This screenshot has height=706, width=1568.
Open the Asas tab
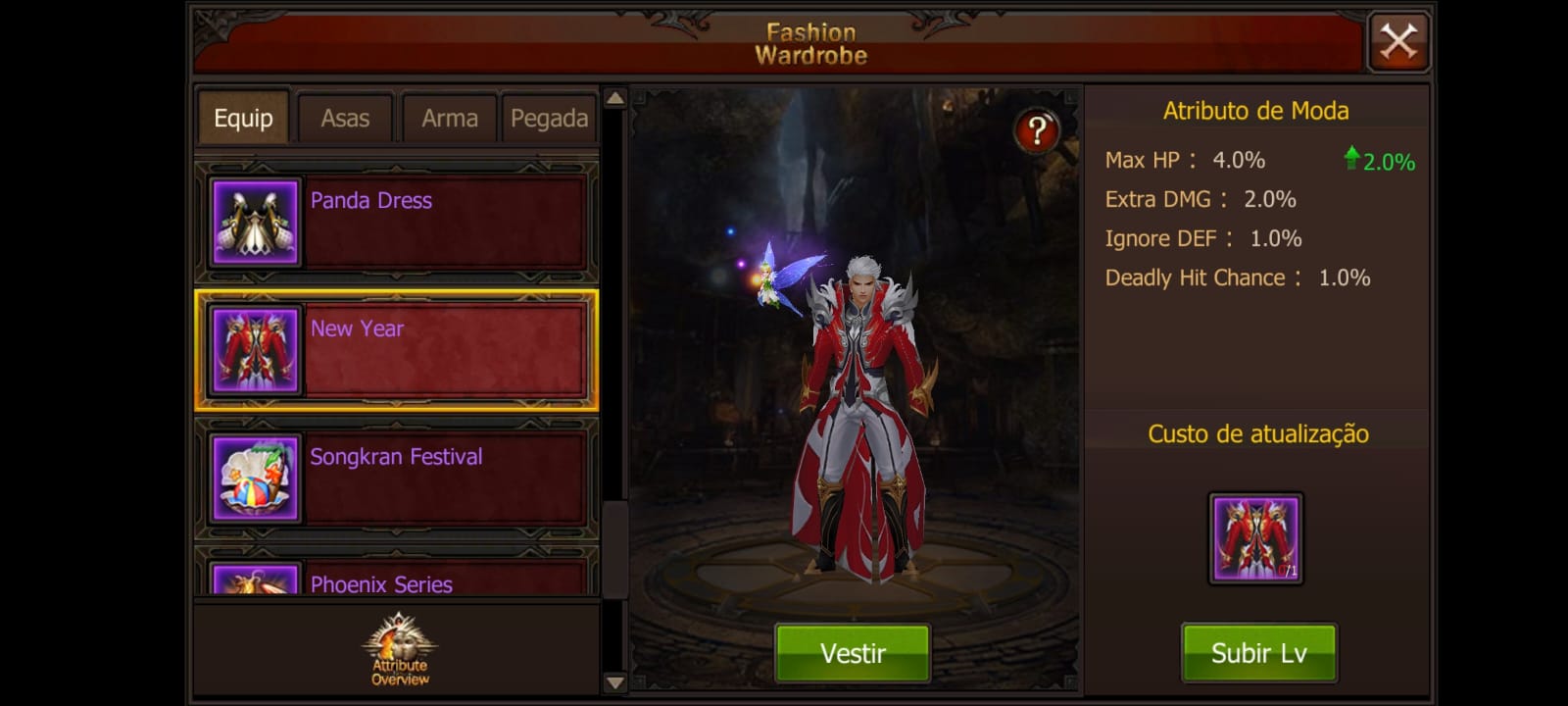point(345,119)
